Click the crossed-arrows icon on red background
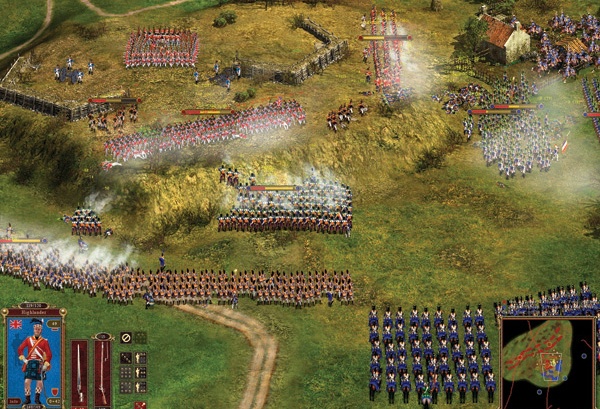The height and width of the screenshot is (409, 600). point(140,405)
